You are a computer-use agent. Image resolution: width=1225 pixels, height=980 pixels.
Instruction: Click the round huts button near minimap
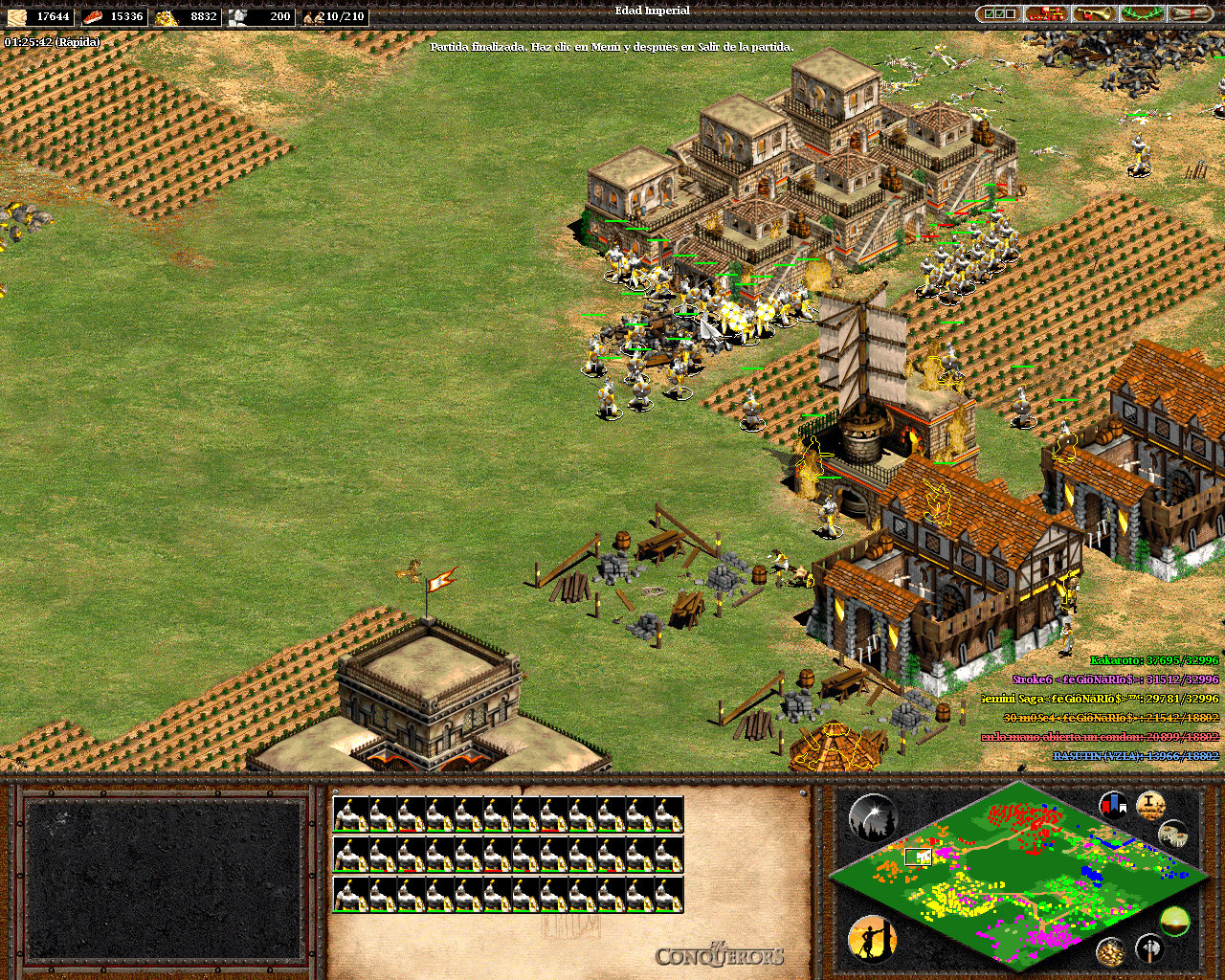point(1172,835)
